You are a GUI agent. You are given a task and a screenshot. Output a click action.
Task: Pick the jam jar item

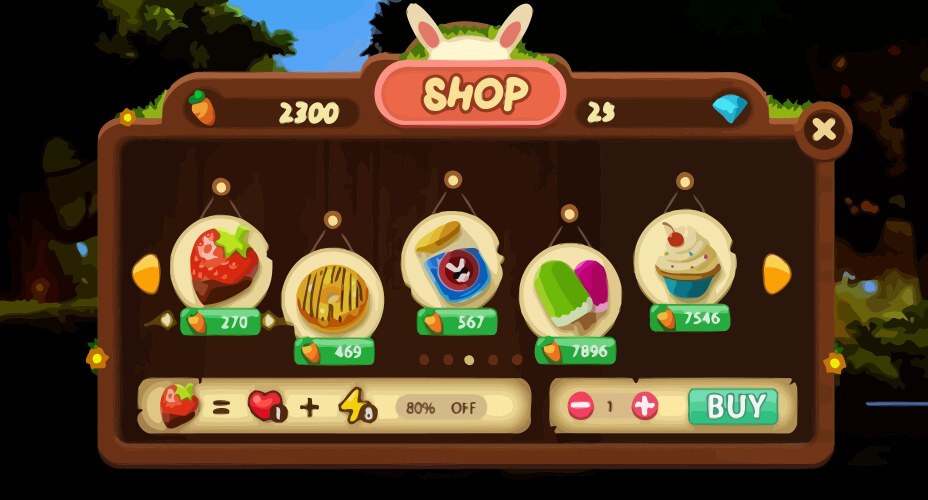coord(452,263)
